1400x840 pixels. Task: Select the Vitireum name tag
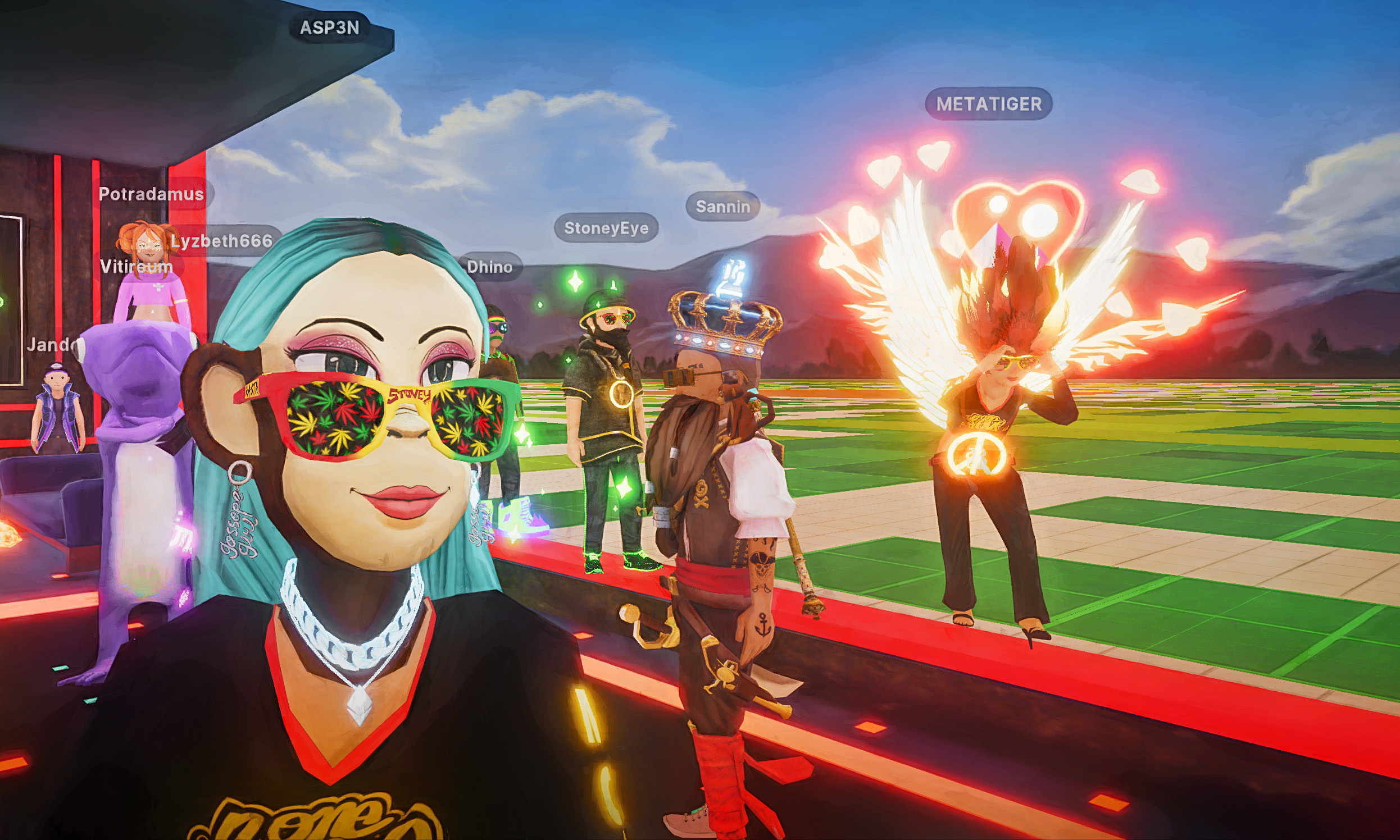(136, 266)
